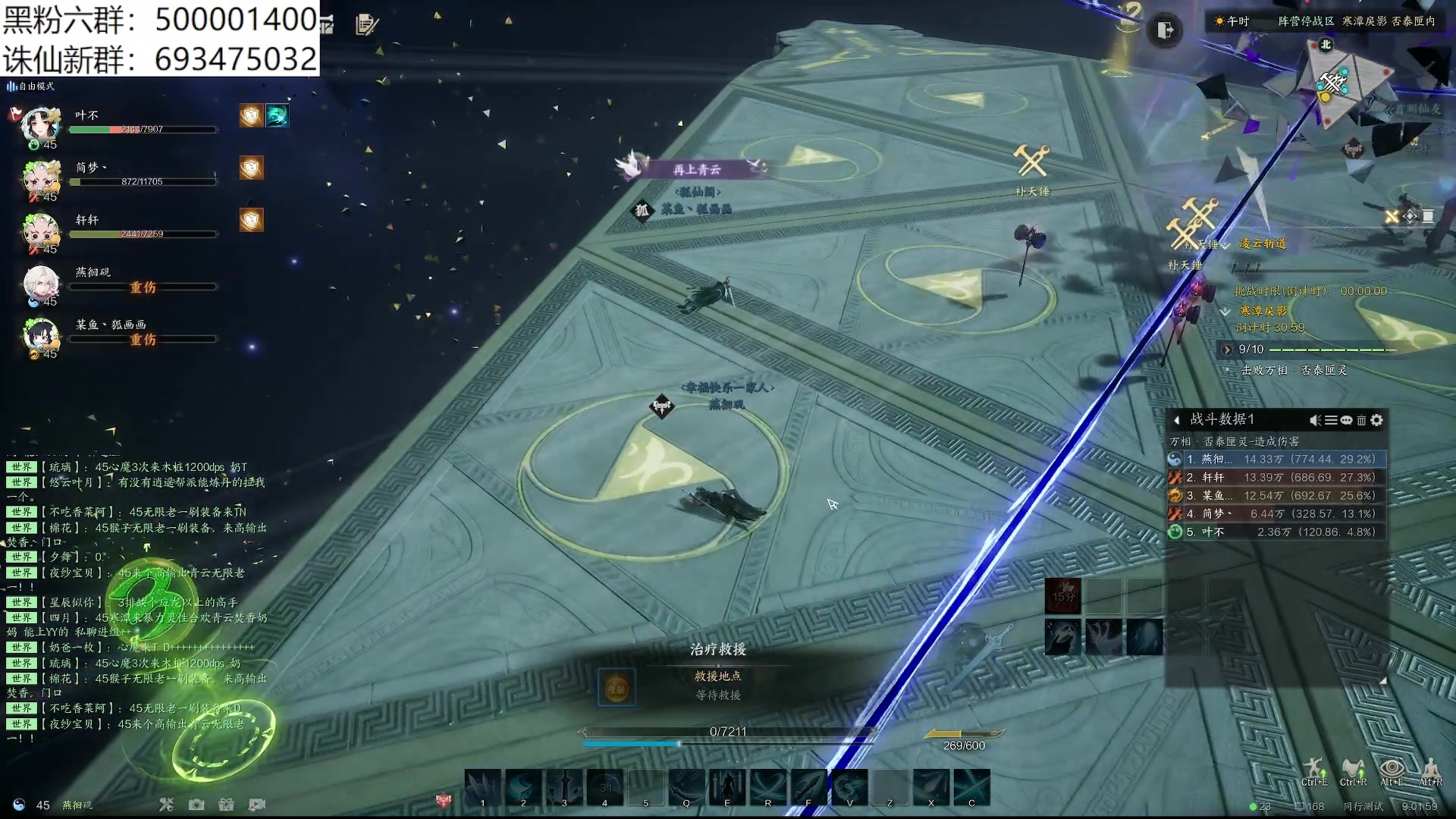The width and height of the screenshot is (1456, 819).
Task: Open the gift box icon
Action: click(x=226, y=805)
